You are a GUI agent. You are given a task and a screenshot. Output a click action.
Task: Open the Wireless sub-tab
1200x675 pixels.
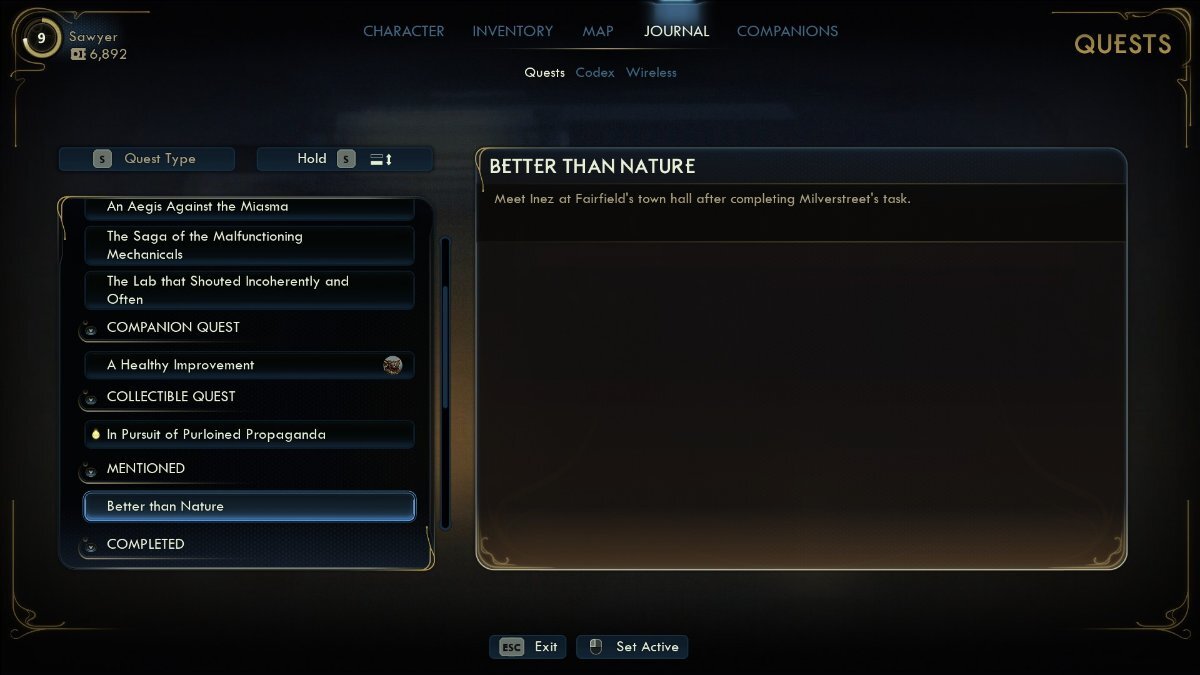(x=651, y=72)
